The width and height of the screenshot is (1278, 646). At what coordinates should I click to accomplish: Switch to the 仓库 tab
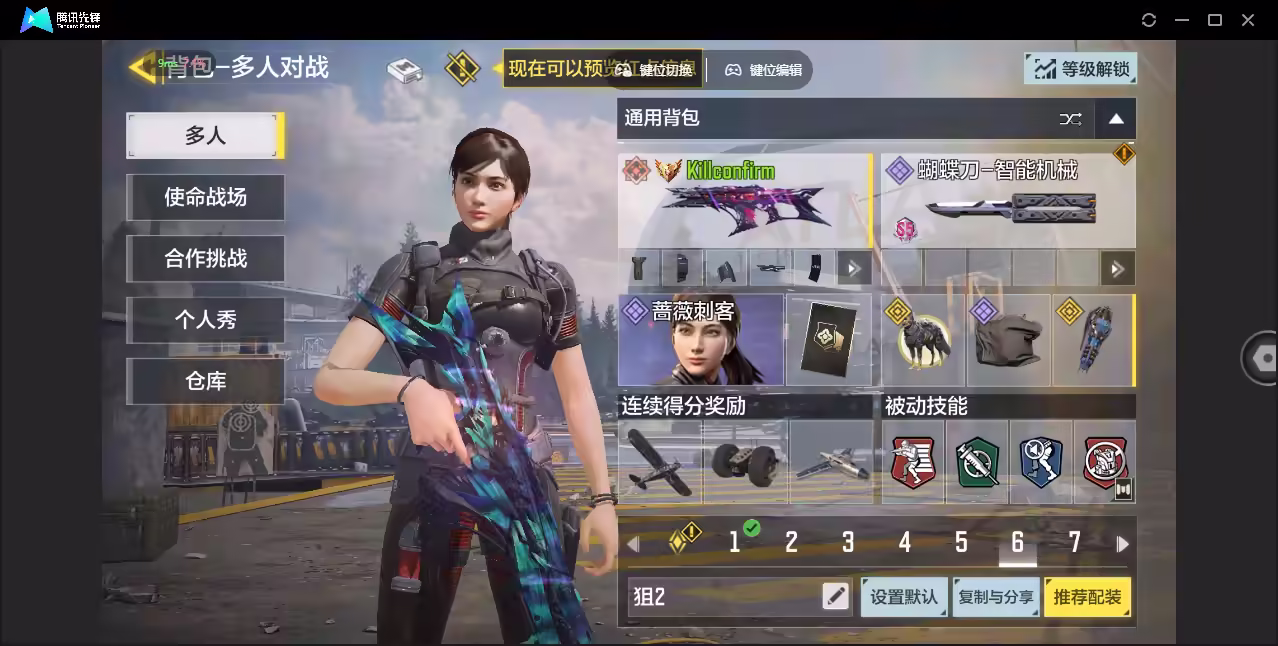pyautogui.click(x=205, y=381)
